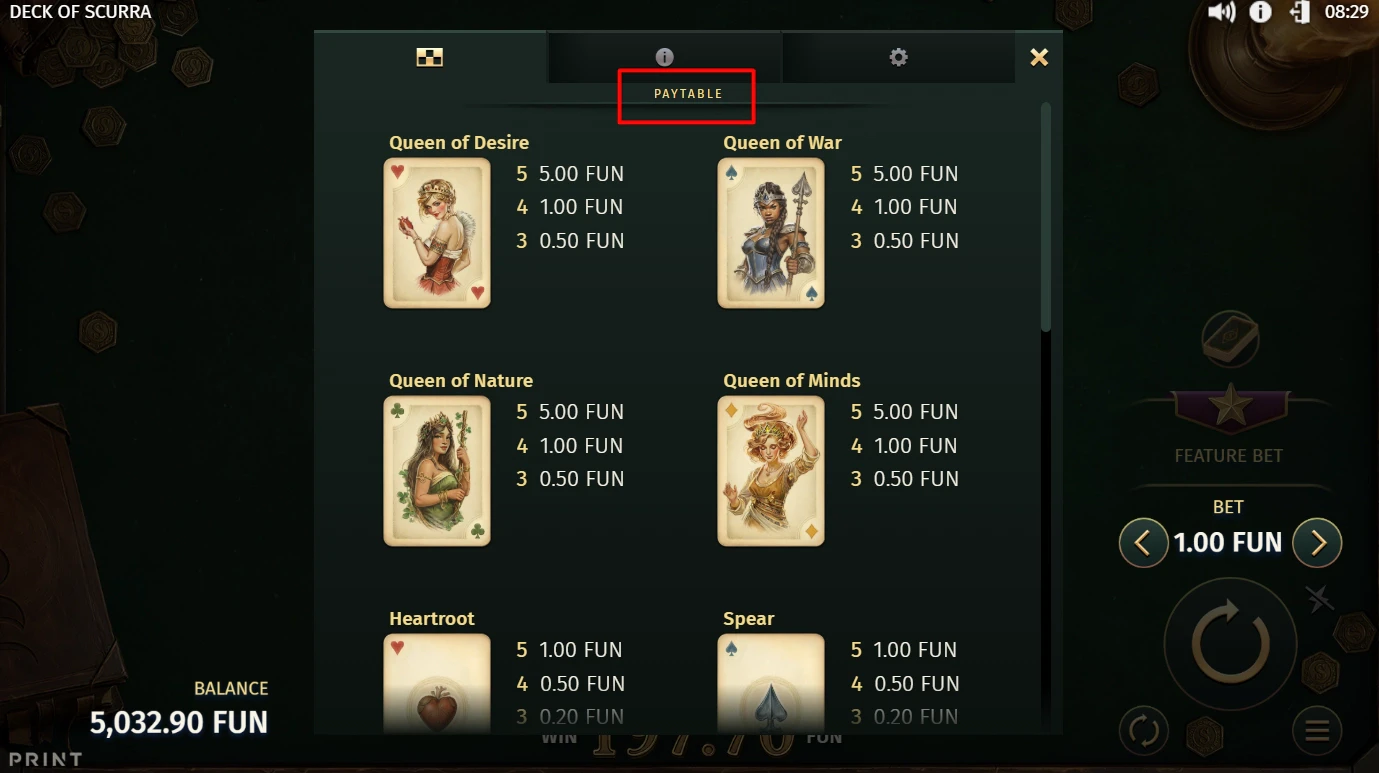Open autoplay with the circular arrows icon
The height and width of the screenshot is (773, 1379).
(1144, 731)
